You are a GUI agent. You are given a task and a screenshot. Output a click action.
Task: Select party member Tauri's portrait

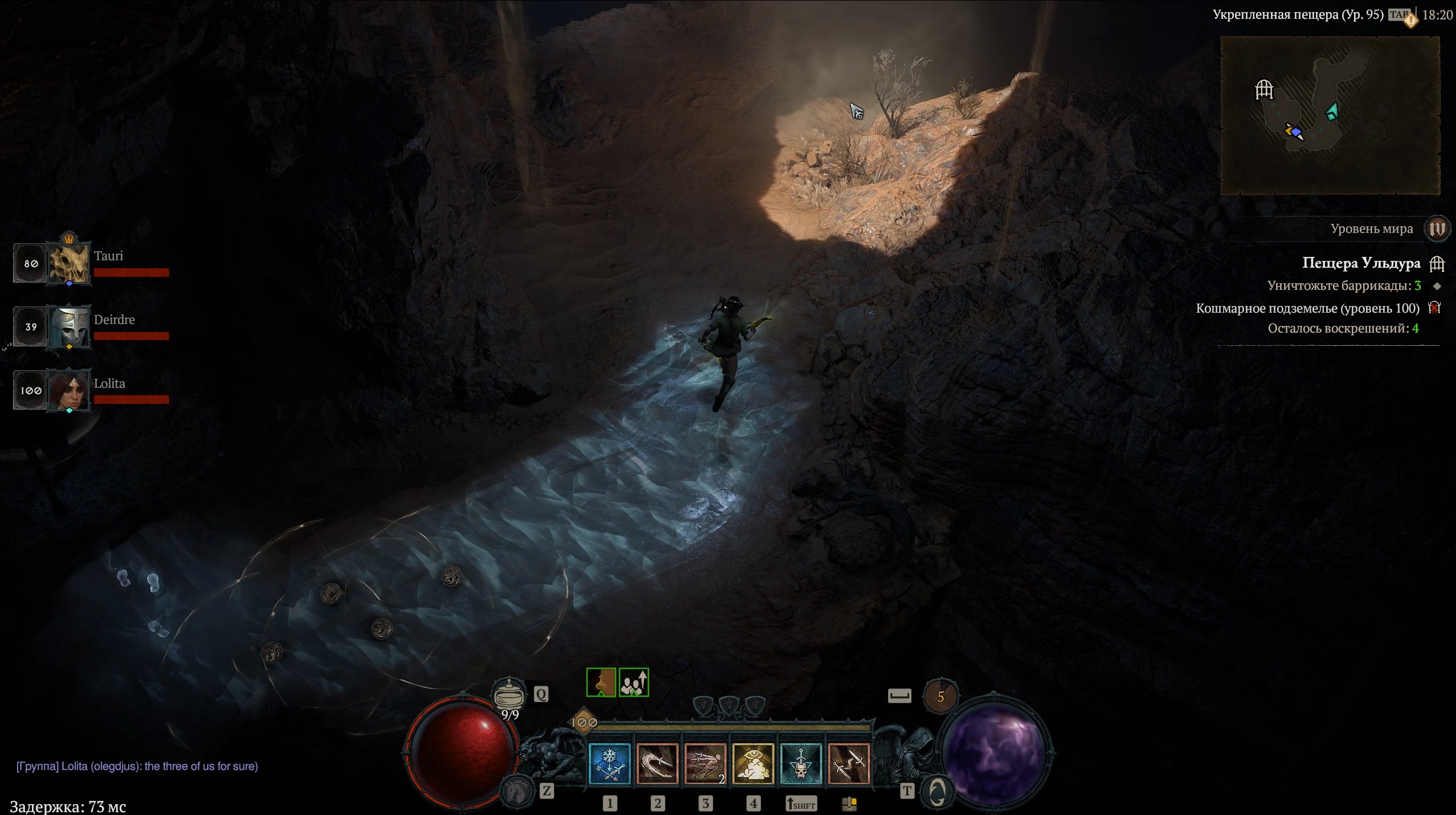69,264
